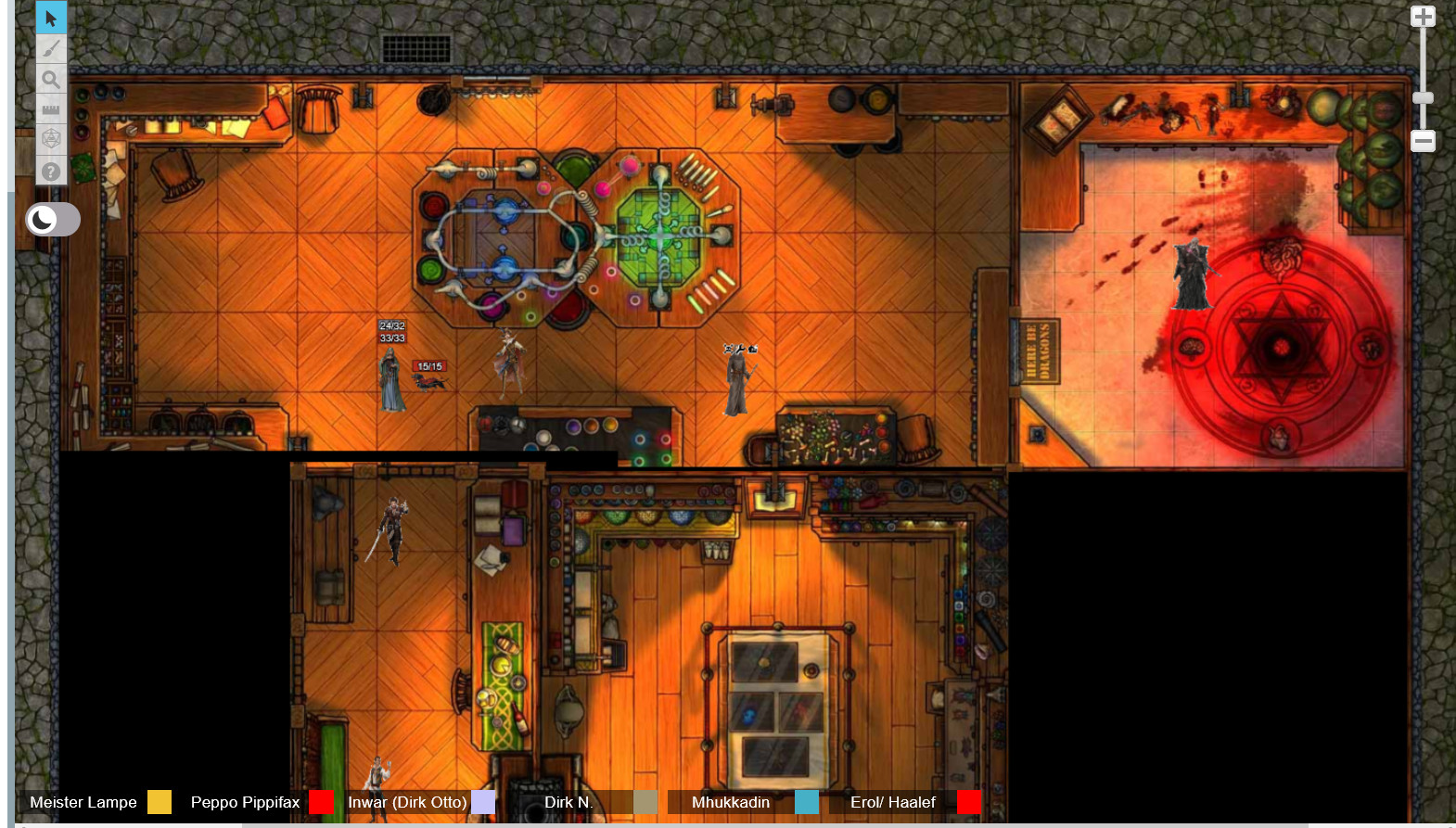Pick the ruler measure tool
Screen dimensions: 1456x828
coord(51,109)
